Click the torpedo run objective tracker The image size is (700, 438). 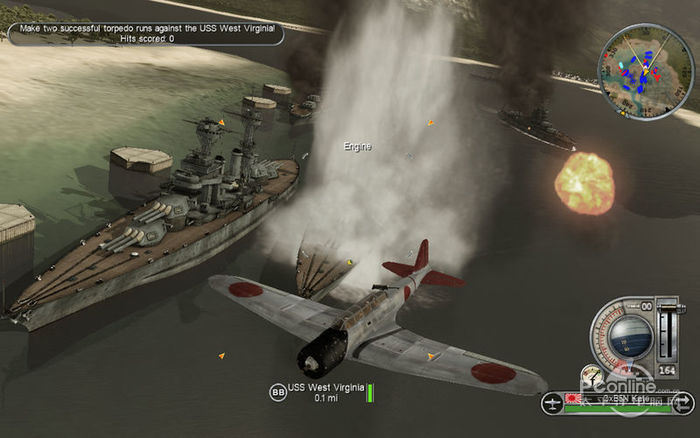tap(146, 33)
